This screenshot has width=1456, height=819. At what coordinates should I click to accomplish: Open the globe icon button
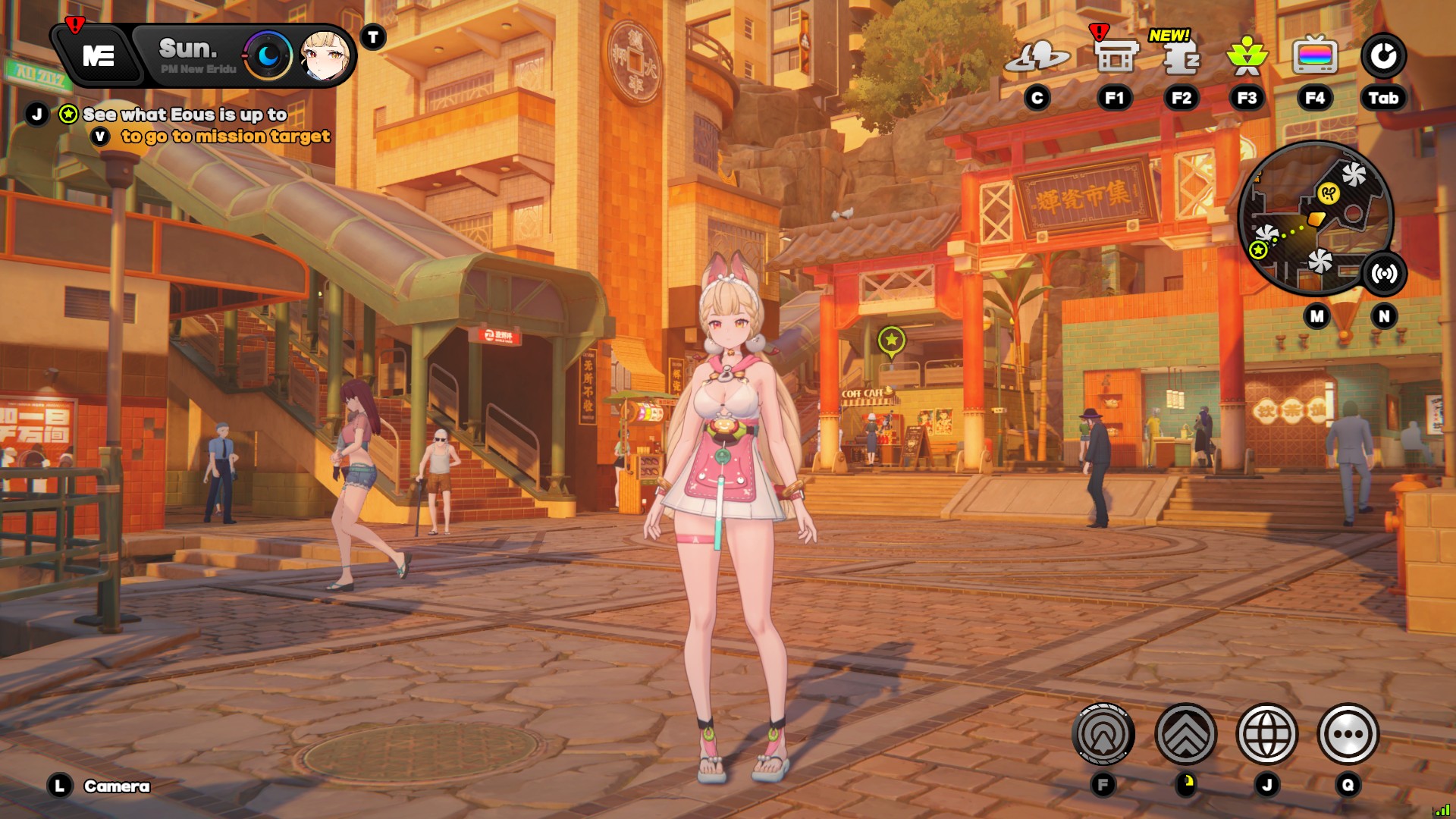tap(1266, 734)
